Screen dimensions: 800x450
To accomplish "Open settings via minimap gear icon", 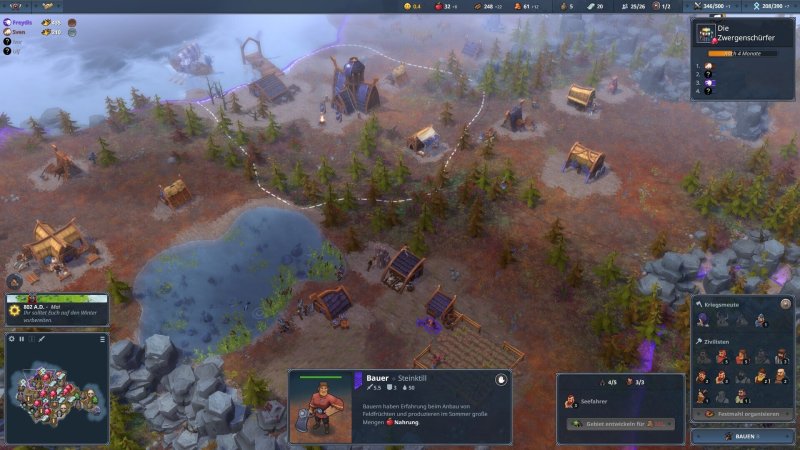I will pyautogui.click(x=12, y=339).
